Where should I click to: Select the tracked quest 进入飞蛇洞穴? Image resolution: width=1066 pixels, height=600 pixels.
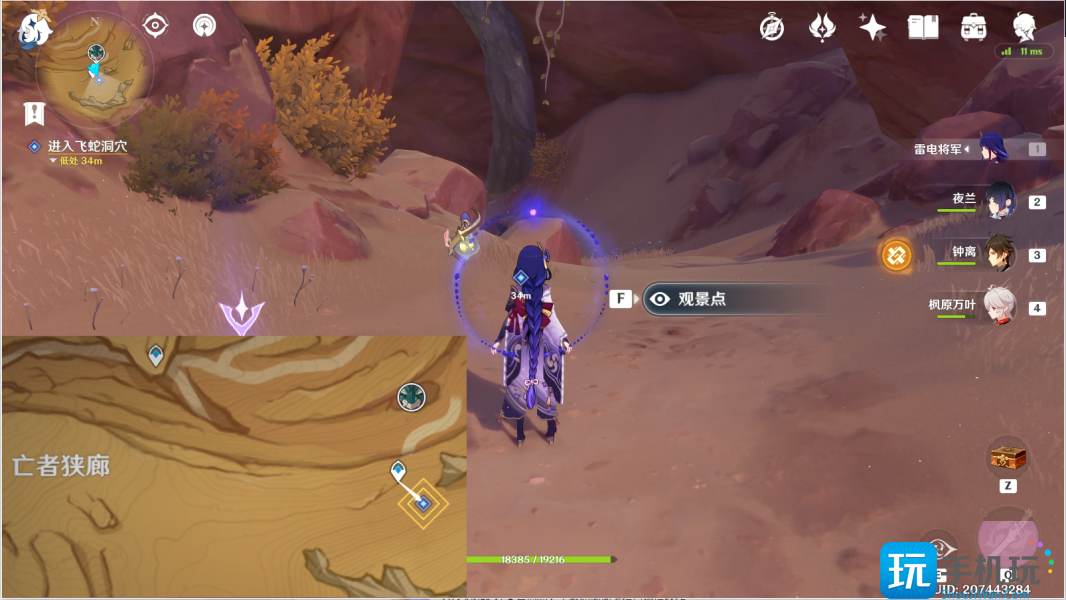pos(87,146)
